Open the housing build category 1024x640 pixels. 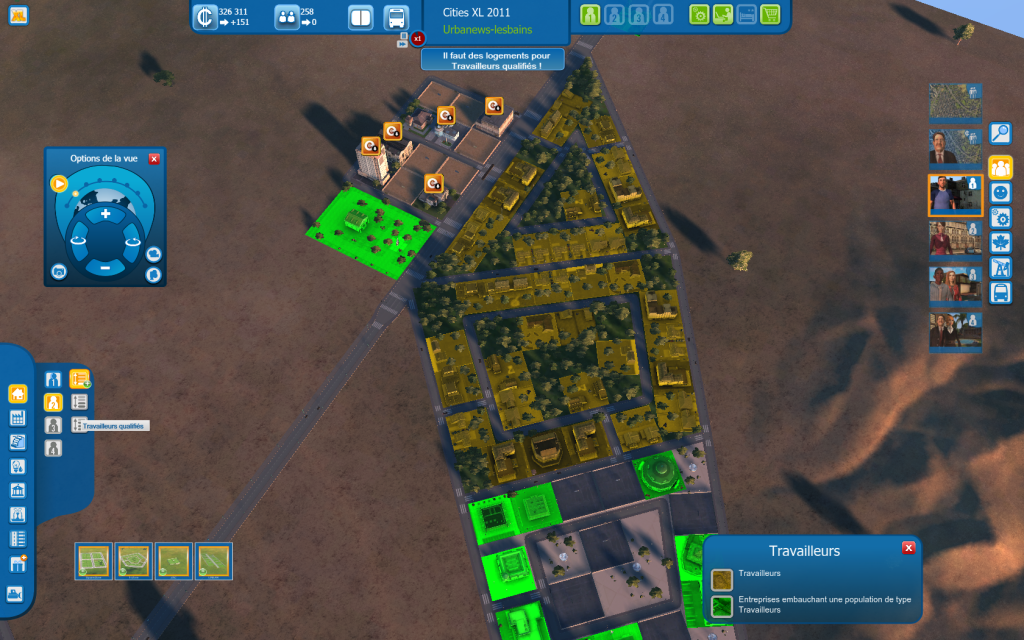17,393
